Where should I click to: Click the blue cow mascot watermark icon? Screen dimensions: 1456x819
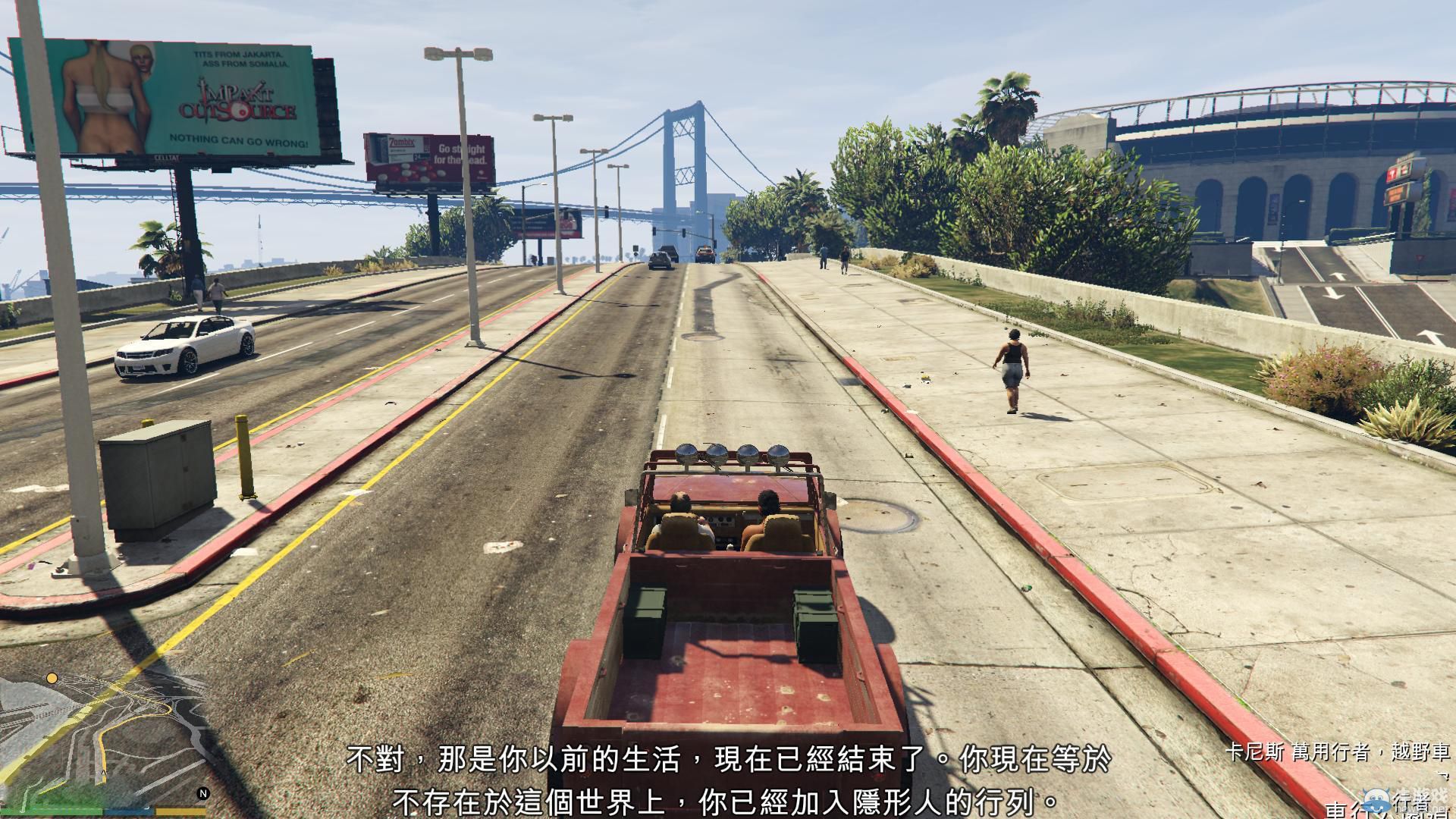1376,802
